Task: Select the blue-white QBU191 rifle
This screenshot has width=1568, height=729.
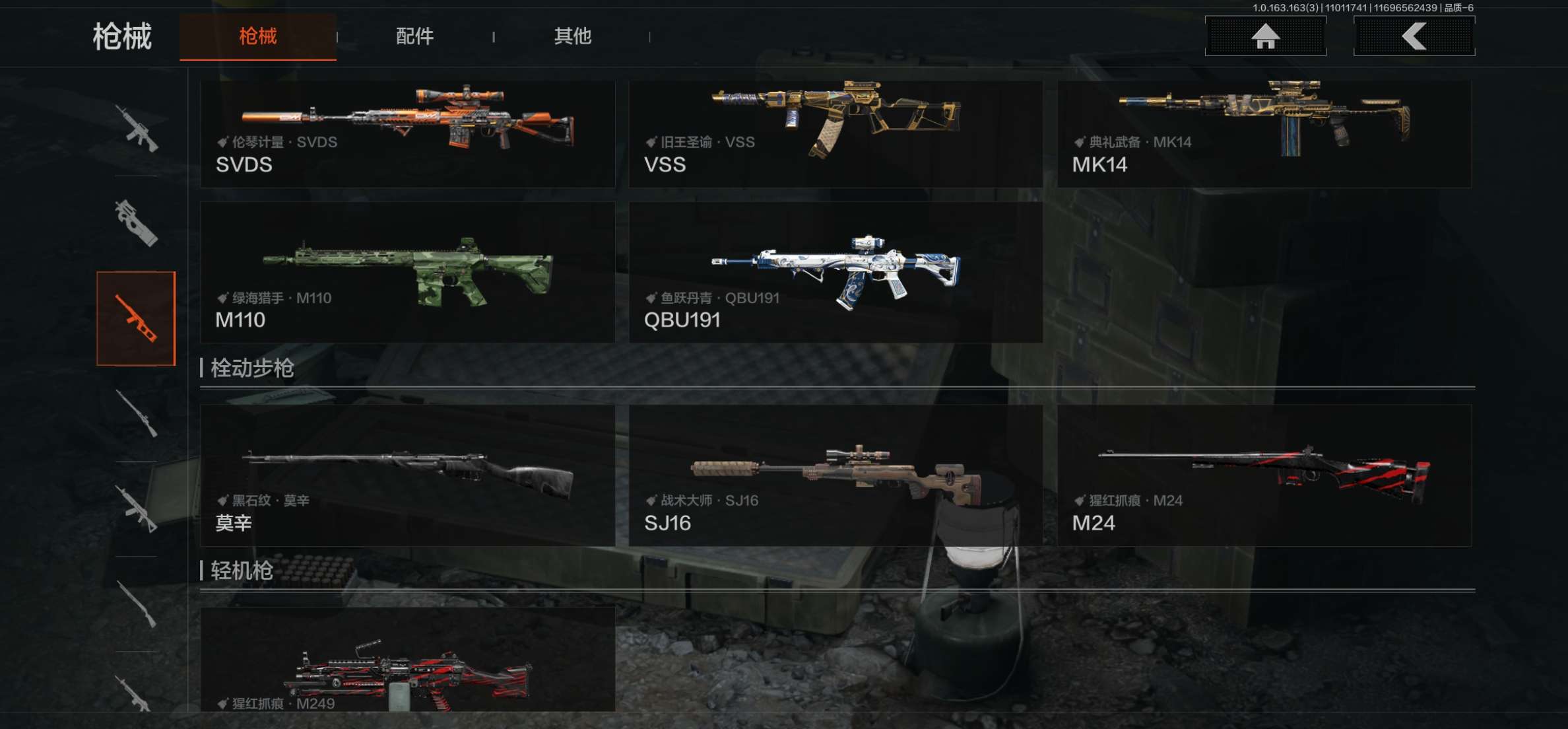Action: (835, 272)
